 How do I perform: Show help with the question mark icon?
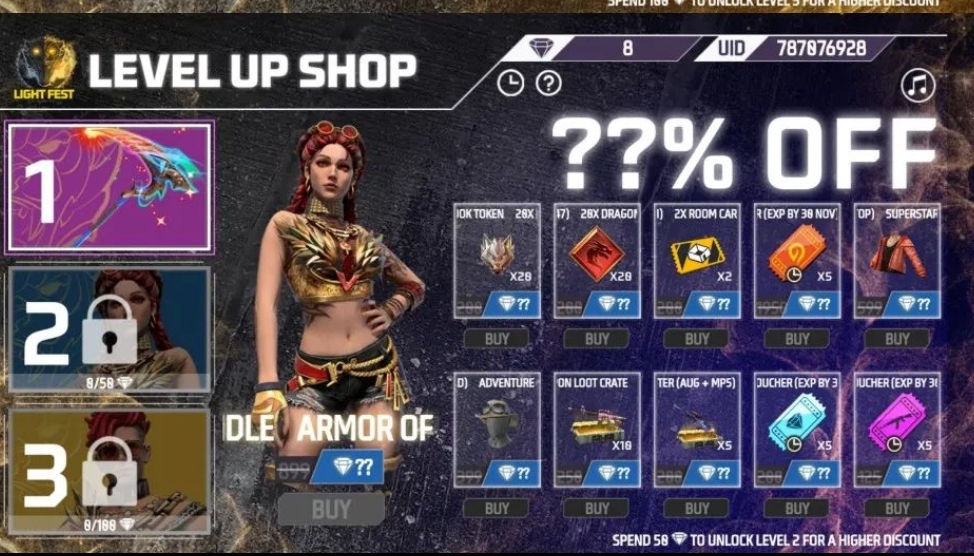point(548,84)
